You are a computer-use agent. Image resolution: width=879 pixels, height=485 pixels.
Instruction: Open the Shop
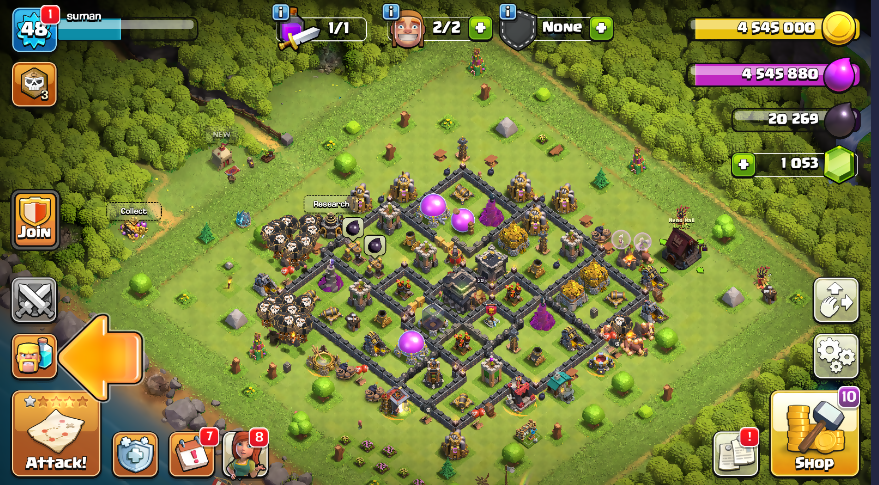814,434
